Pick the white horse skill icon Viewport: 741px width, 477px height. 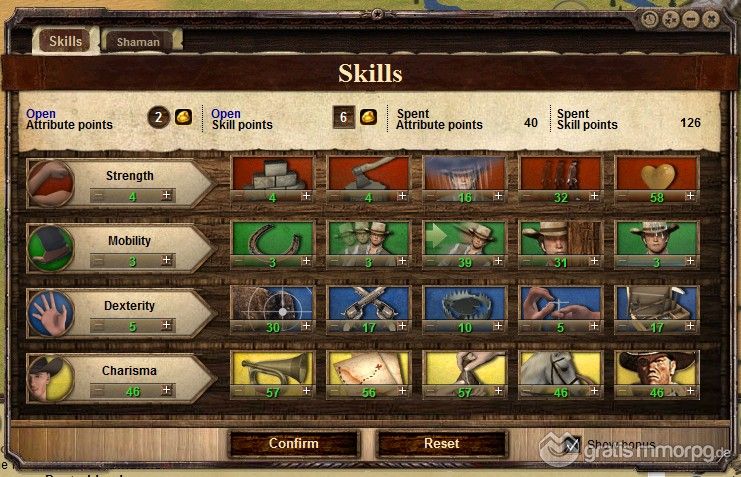560,368
